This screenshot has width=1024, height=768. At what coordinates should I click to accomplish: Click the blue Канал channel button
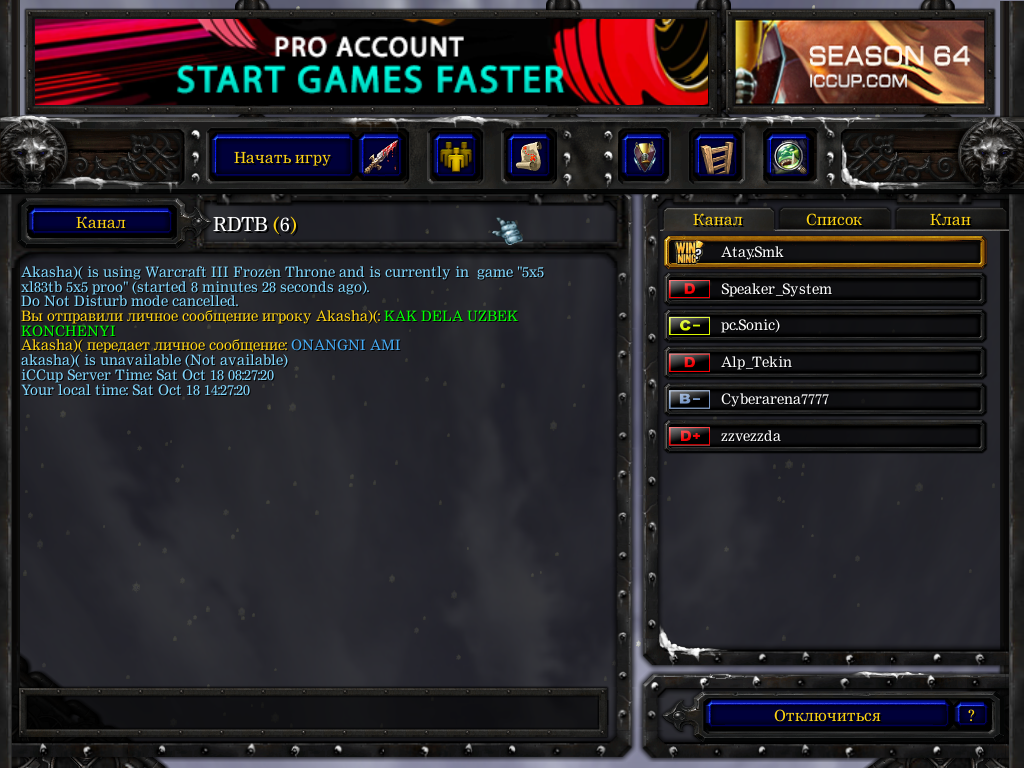[x=100, y=222]
